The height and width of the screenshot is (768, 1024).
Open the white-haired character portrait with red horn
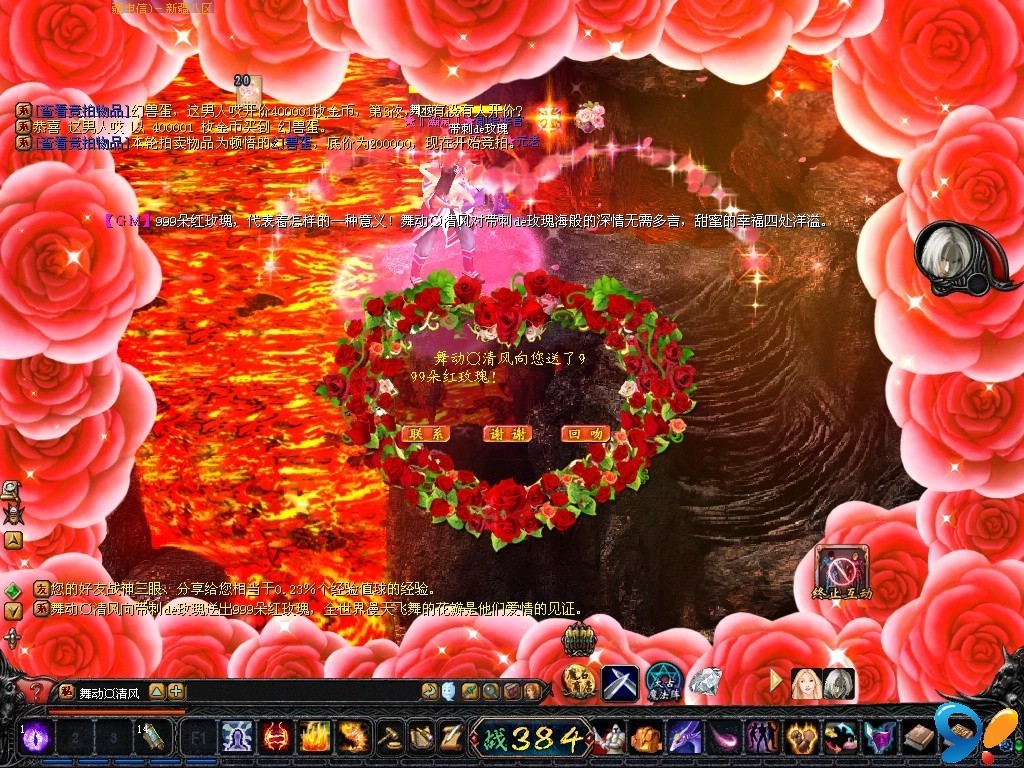[951, 257]
